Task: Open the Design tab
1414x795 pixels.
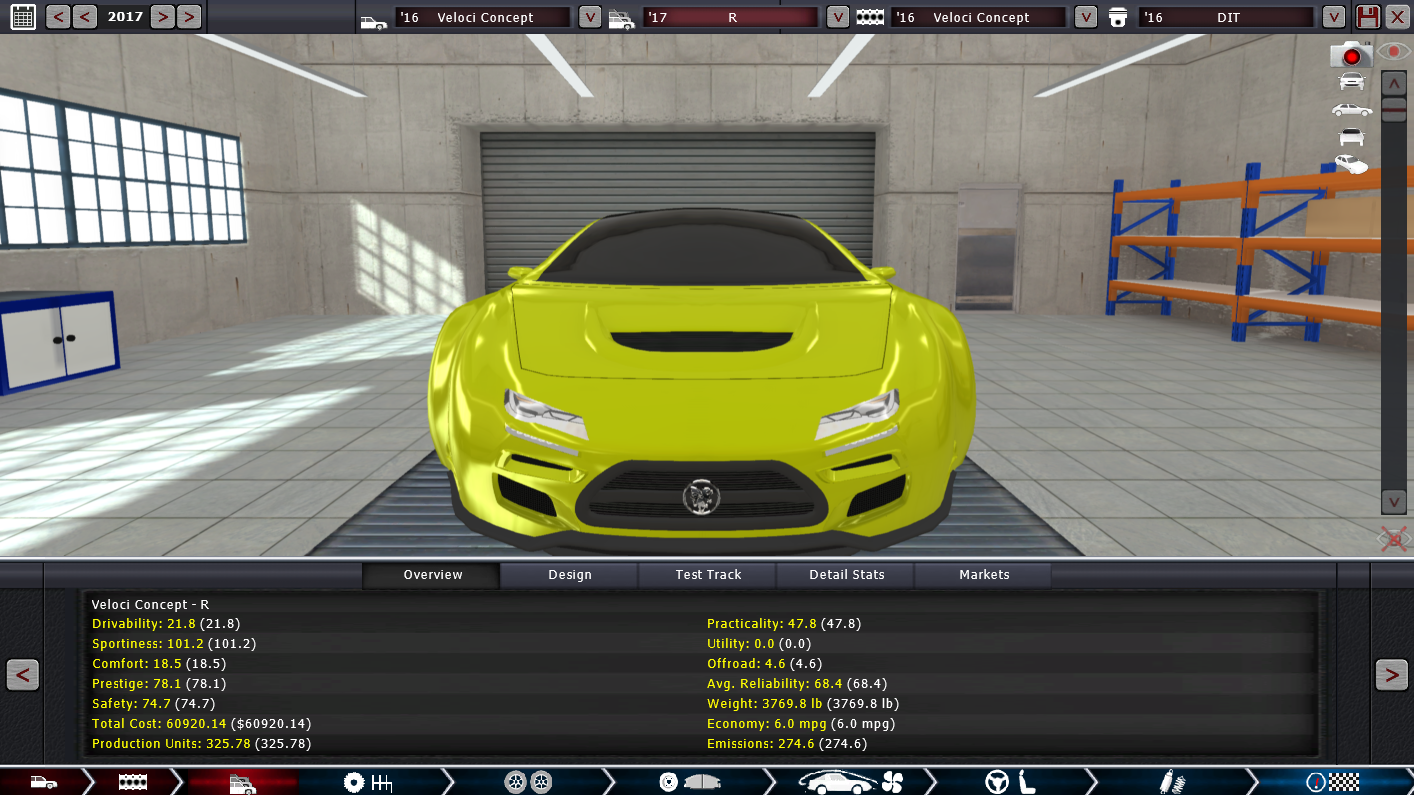Action: (x=569, y=575)
